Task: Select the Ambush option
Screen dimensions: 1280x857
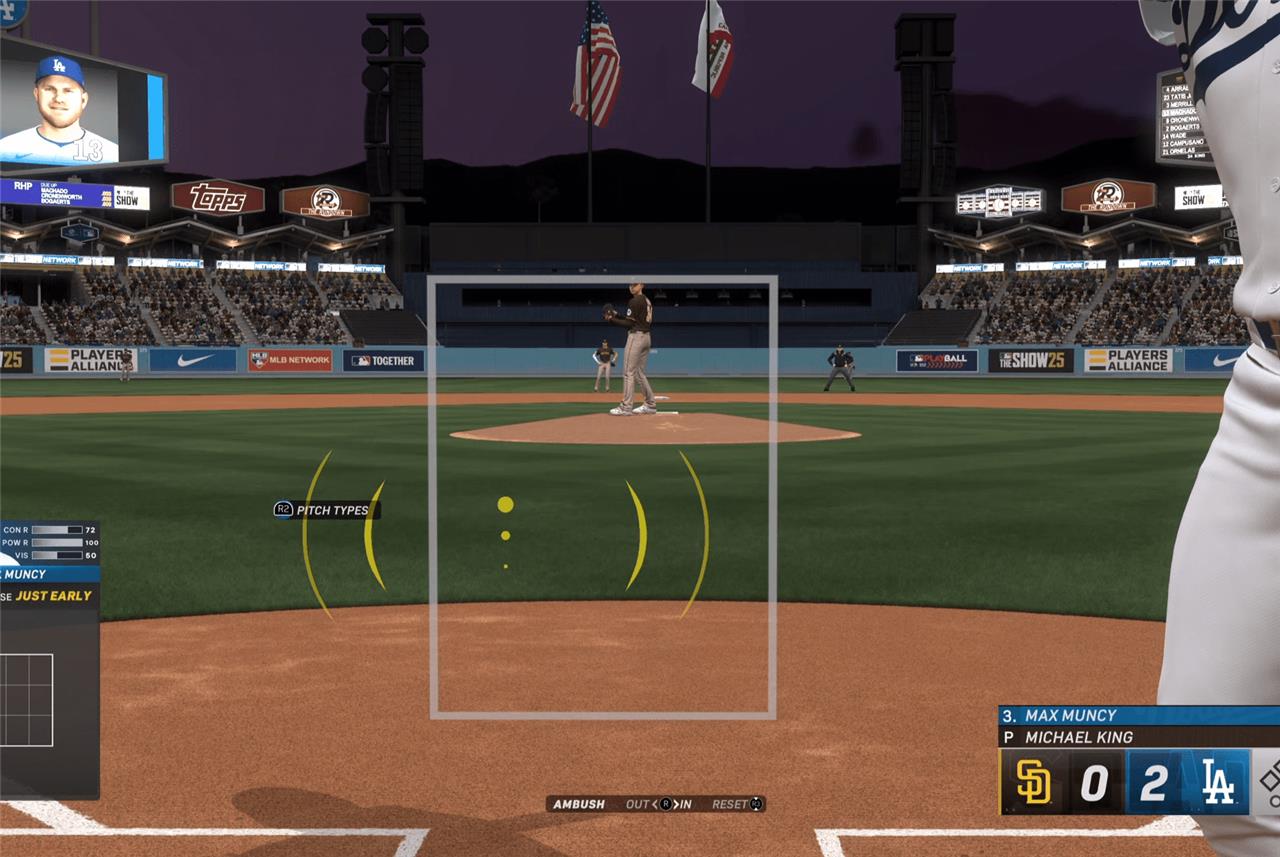Action: [x=579, y=804]
